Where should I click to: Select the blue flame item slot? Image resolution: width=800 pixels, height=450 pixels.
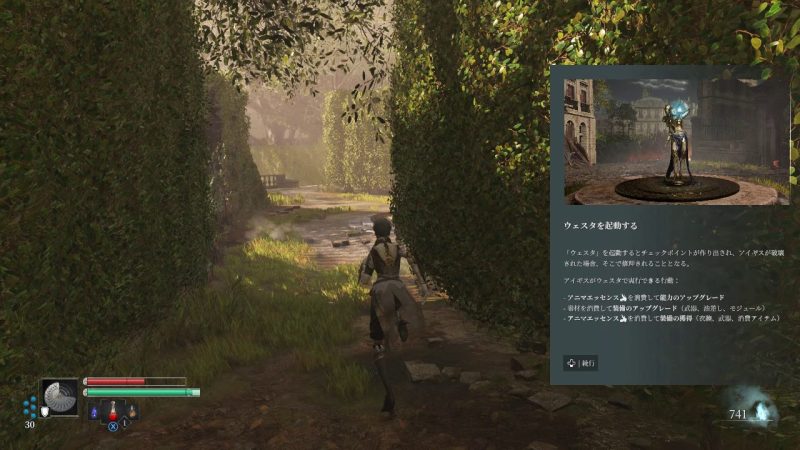94,411
